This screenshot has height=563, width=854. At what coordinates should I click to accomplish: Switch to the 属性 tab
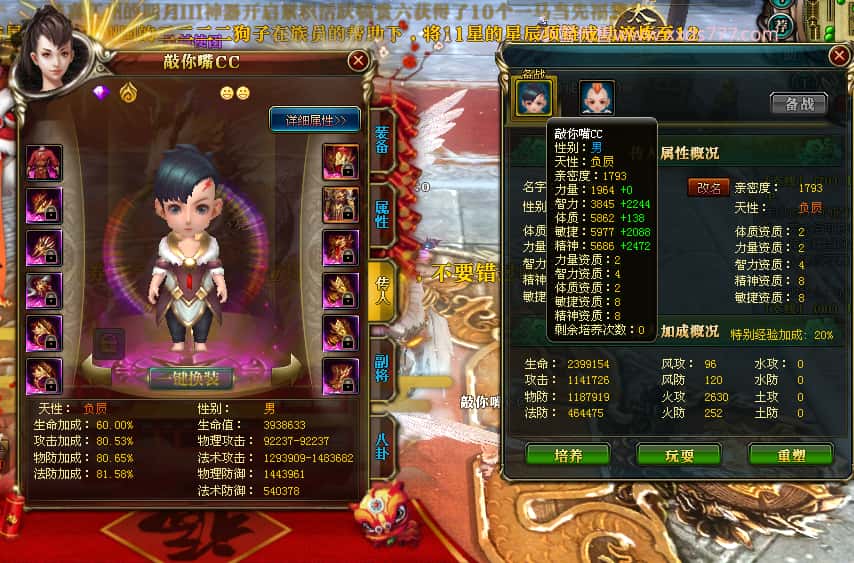pyautogui.click(x=382, y=213)
